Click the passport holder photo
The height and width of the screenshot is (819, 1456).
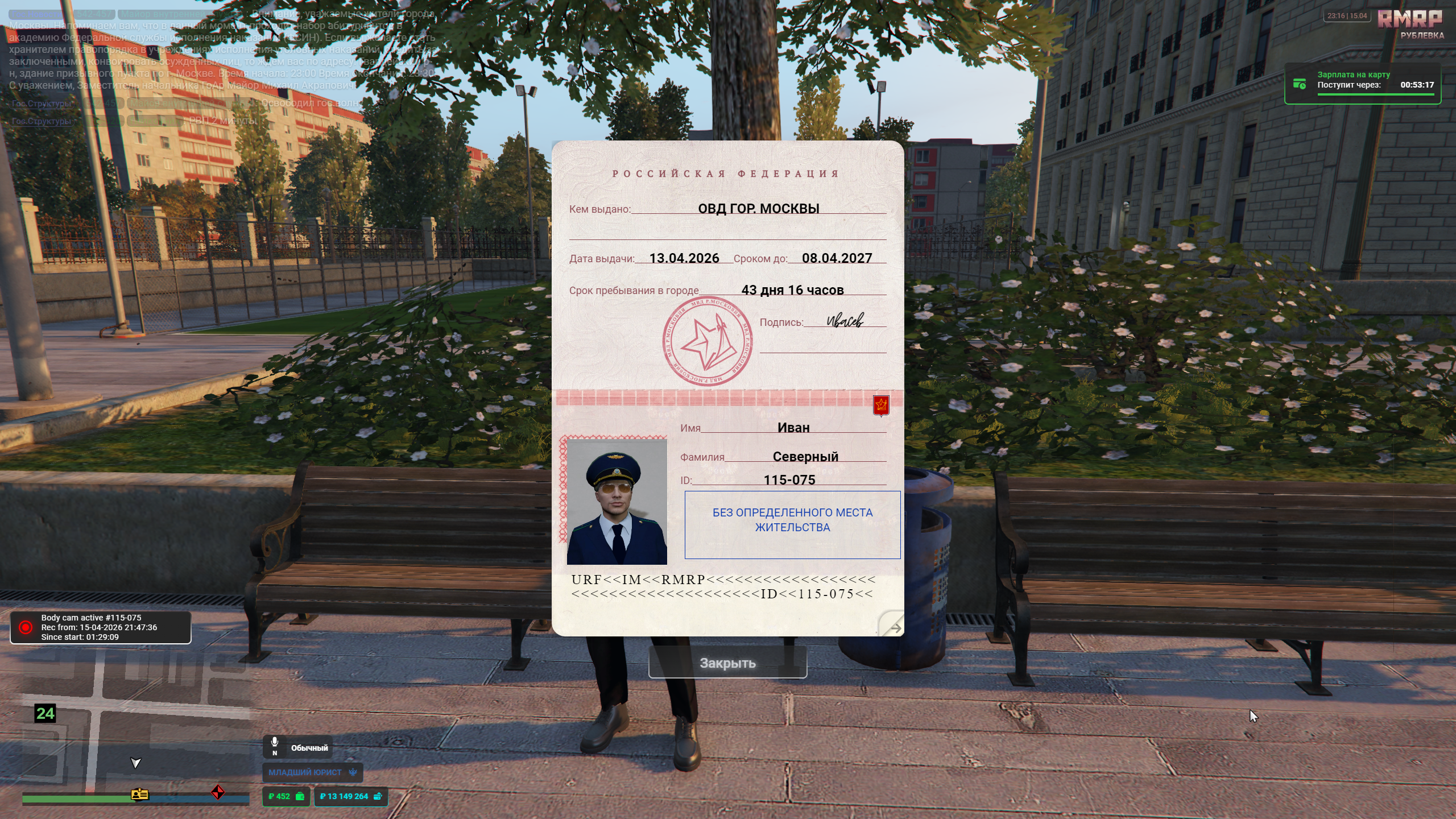[617, 502]
